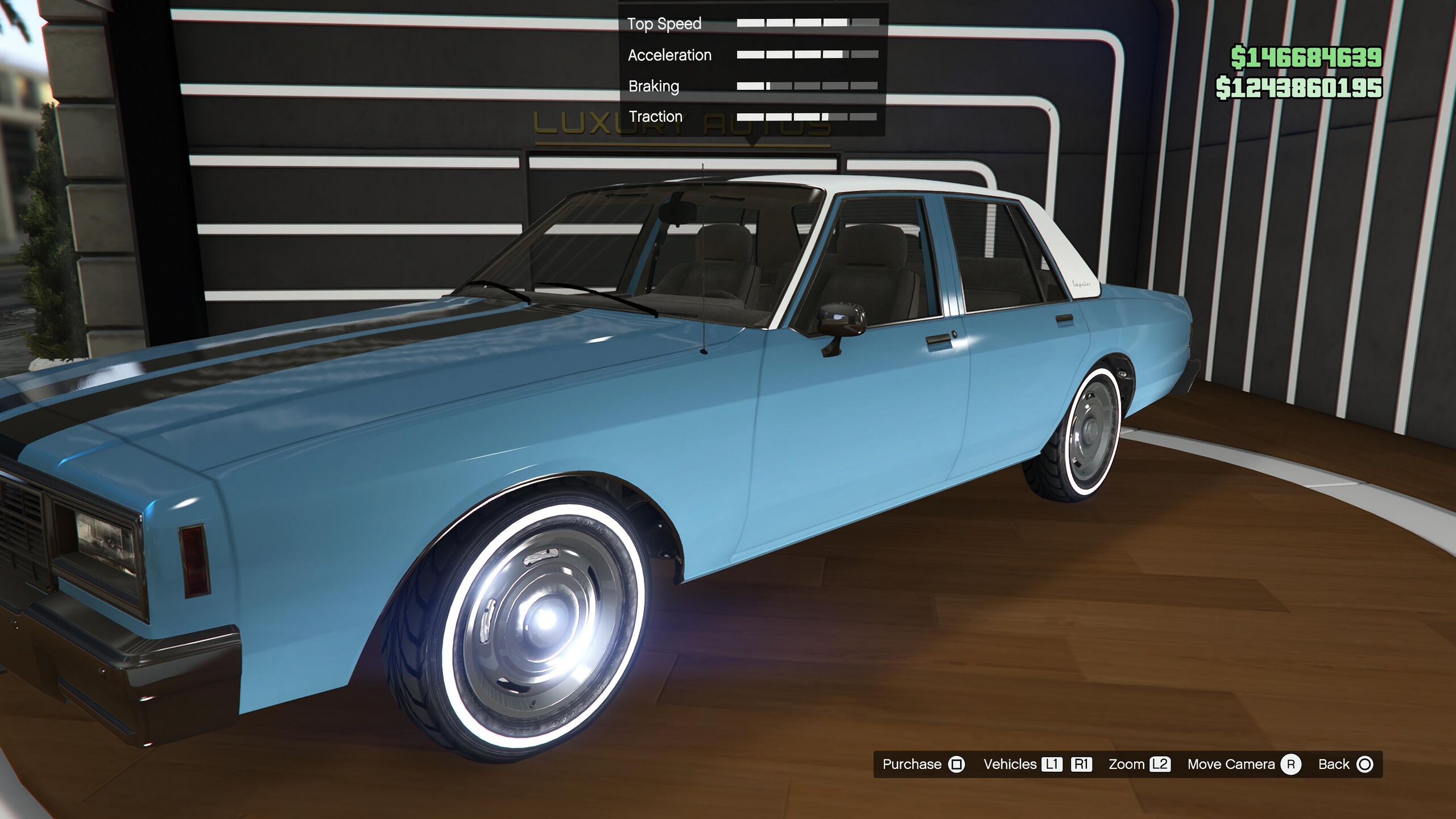Click the Vehicles browse option
1456x819 pixels.
(1010, 764)
